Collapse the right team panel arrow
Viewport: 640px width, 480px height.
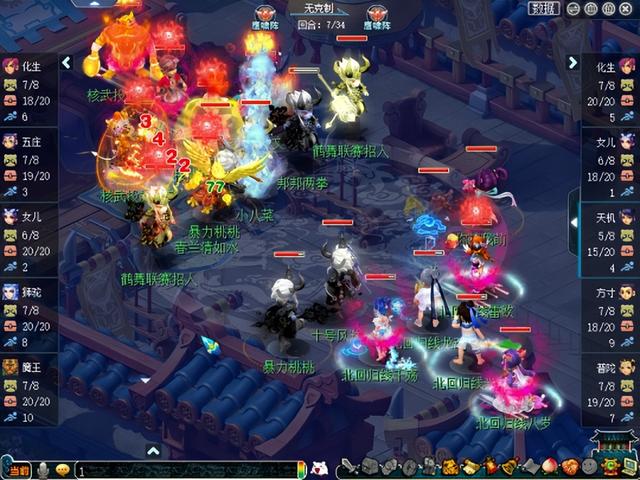point(573,62)
